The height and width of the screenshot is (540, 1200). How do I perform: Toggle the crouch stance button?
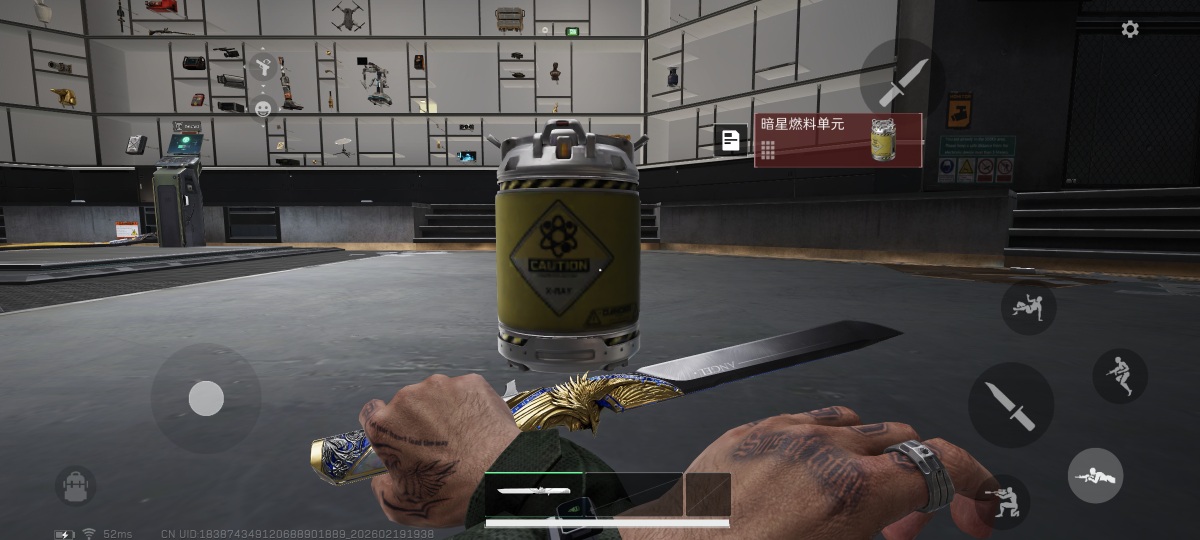(1002, 501)
